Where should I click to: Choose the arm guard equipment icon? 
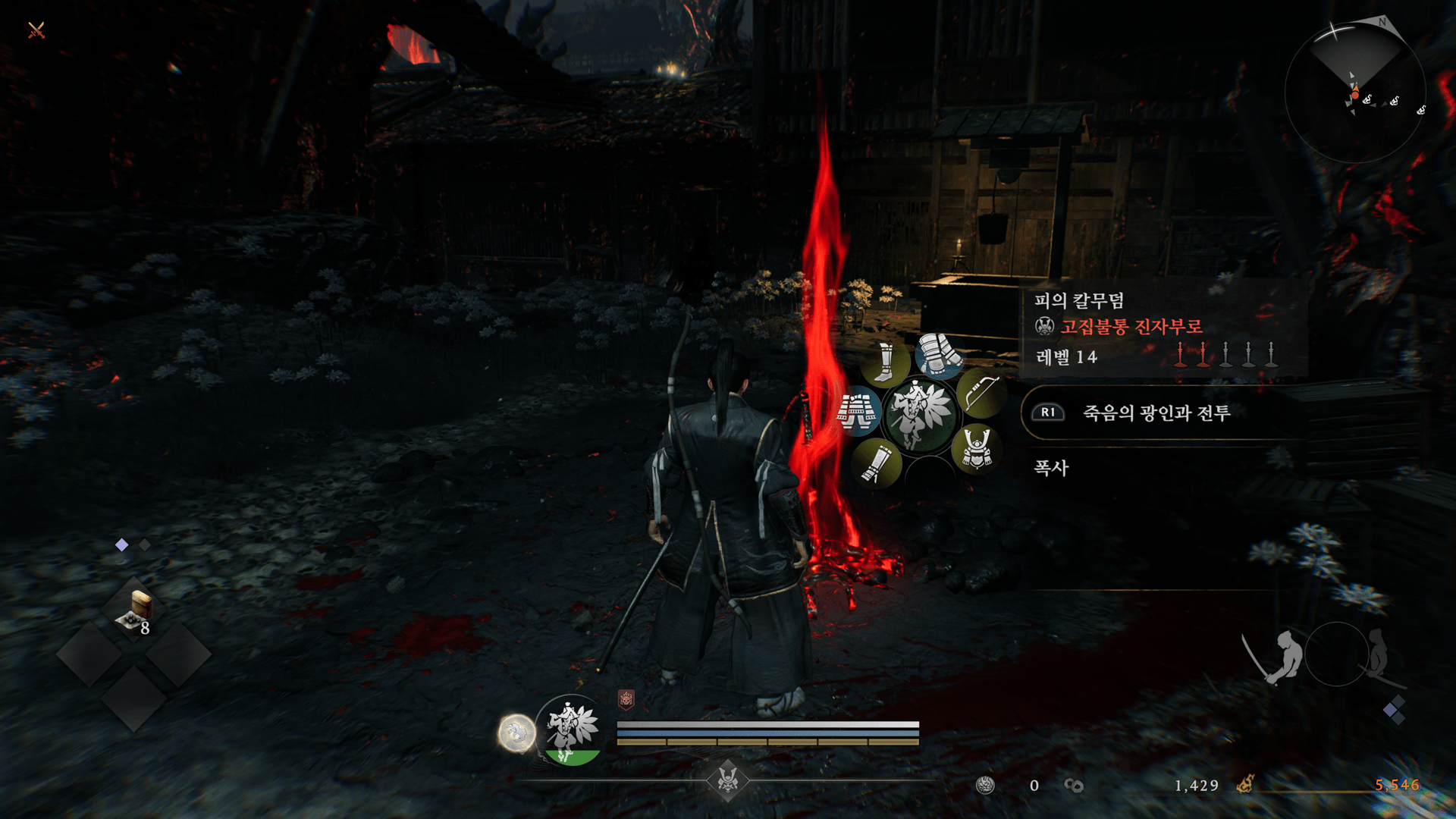click(x=877, y=463)
